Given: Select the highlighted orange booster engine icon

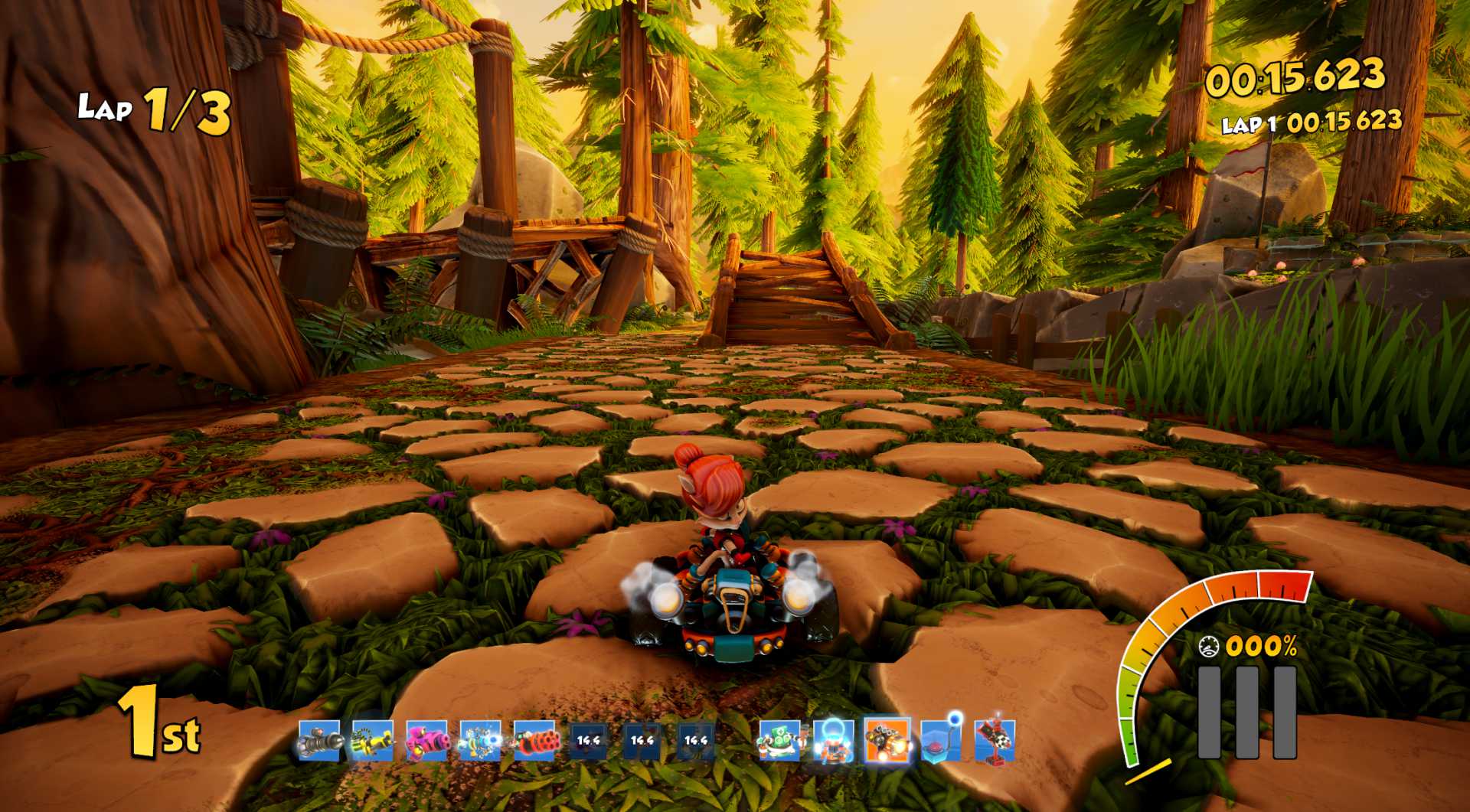Looking at the screenshot, I should [x=887, y=740].
